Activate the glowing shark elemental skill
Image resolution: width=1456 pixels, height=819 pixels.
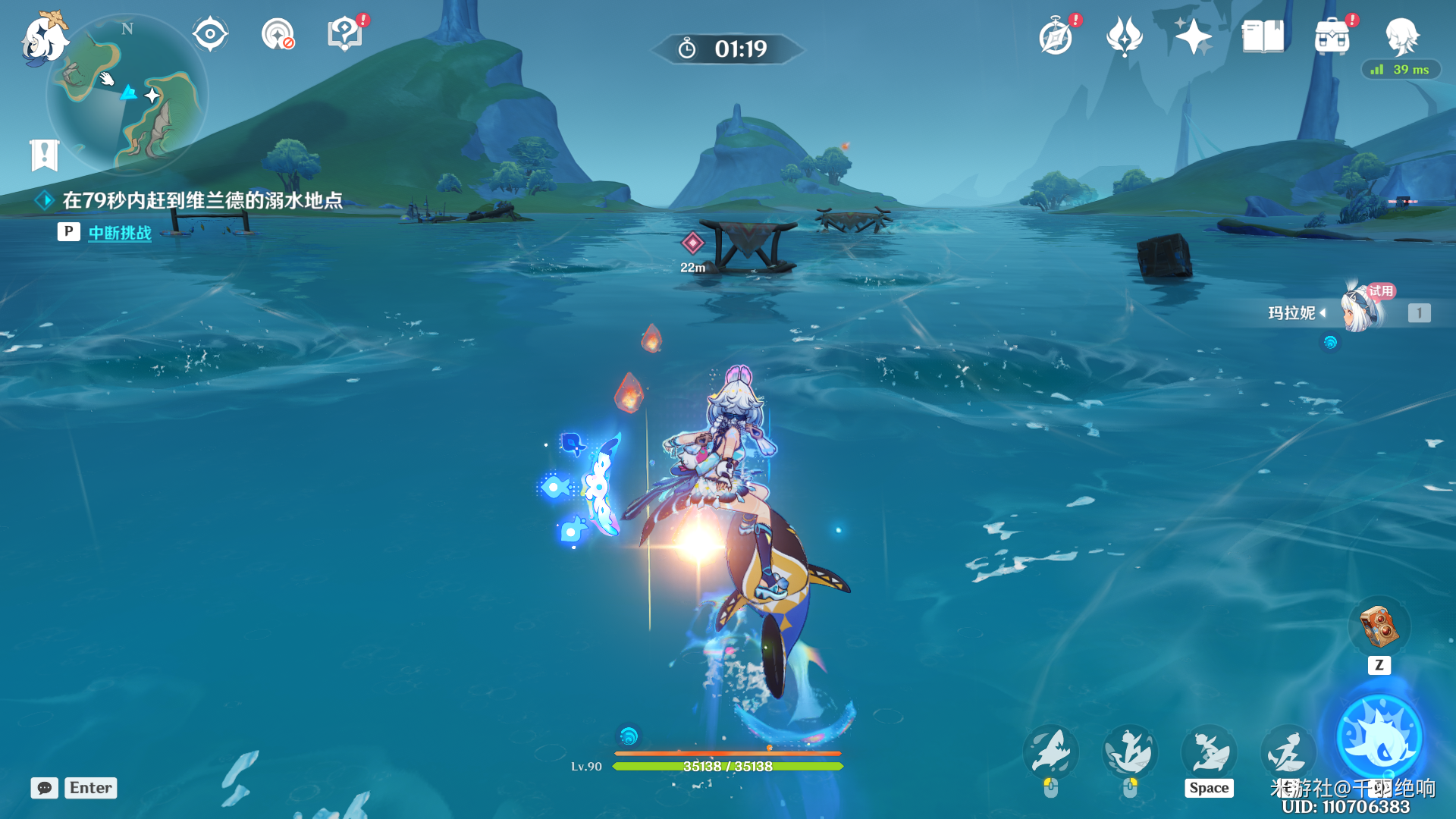(1379, 737)
